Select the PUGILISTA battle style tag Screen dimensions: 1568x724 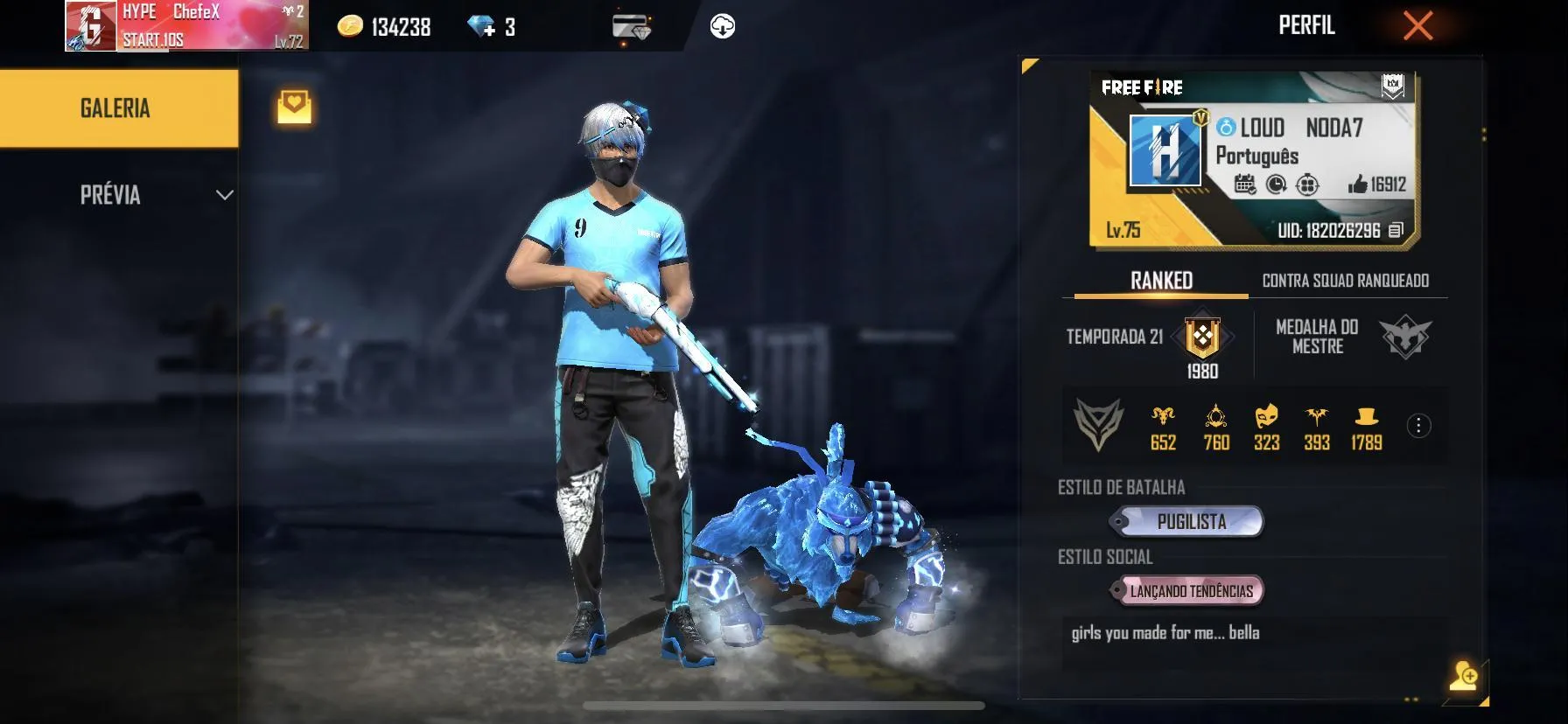point(1187,521)
